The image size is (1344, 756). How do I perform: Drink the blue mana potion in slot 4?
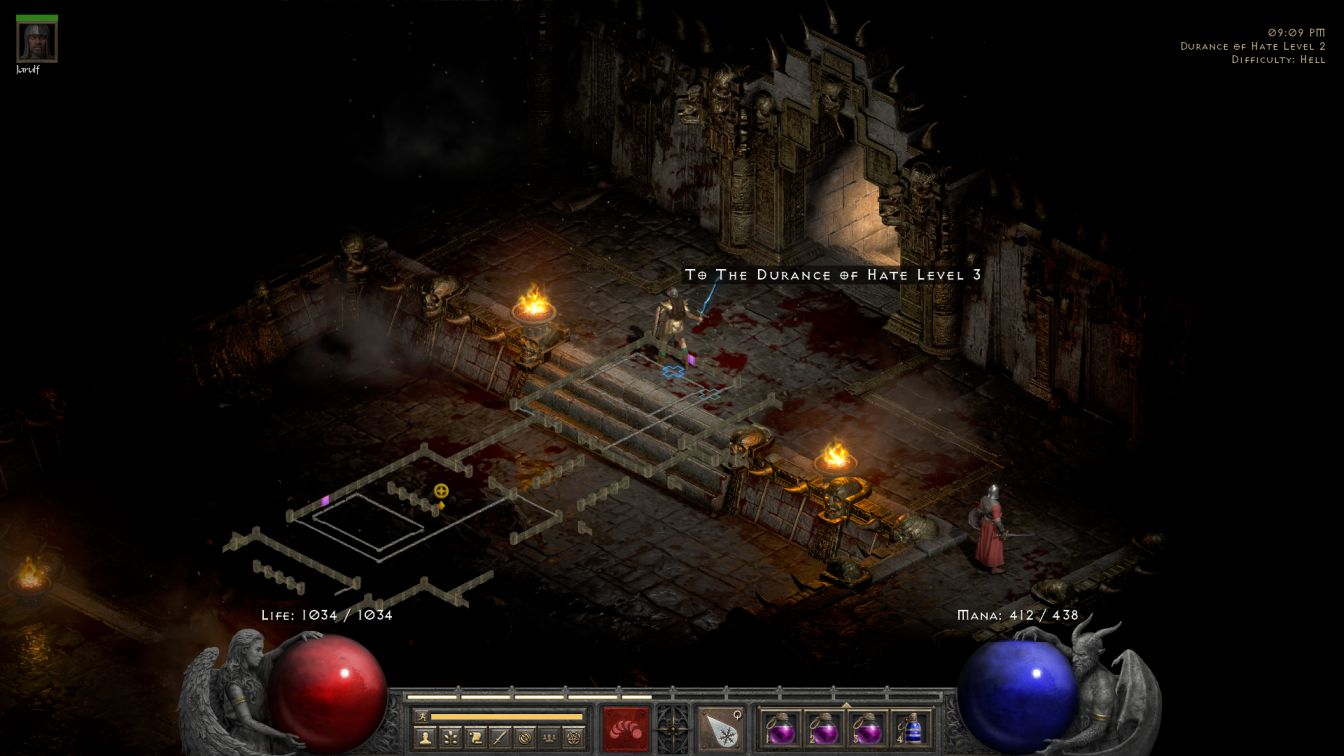click(x=909, y=728)
